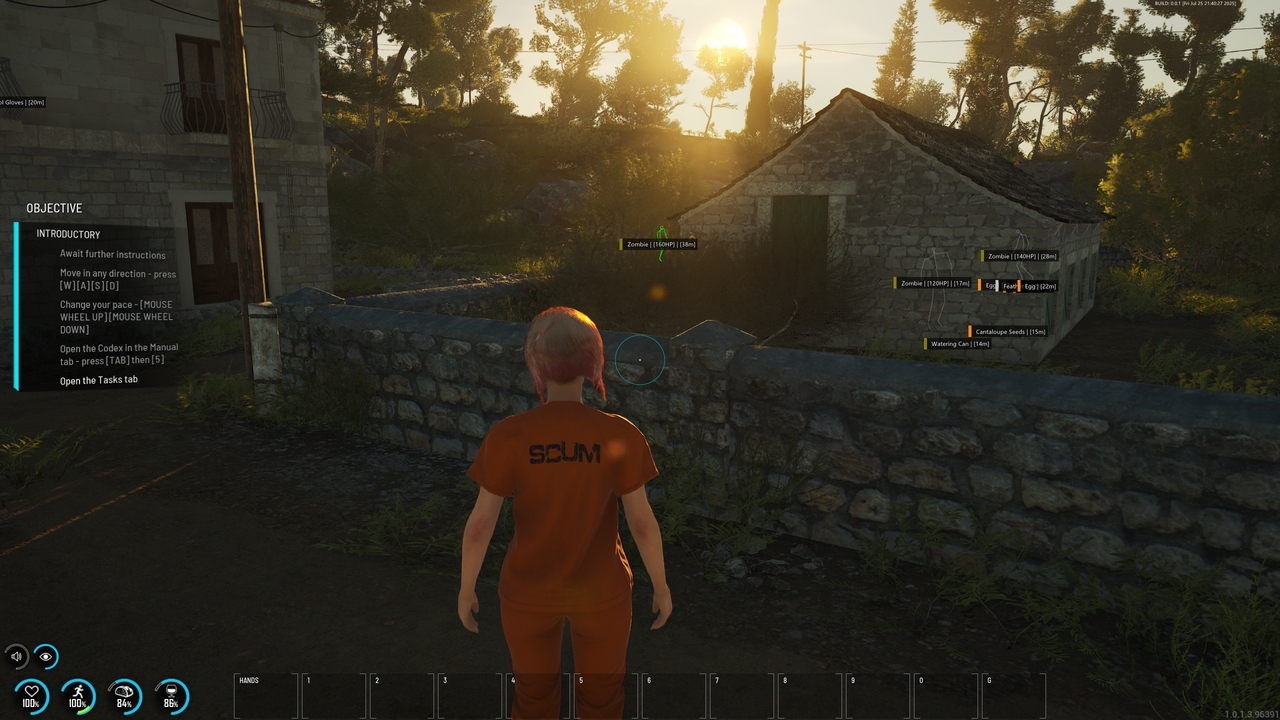Image resolution: width=1280 pixels, height=720 pixels.
Task: Check the hydration glass indicator at 86%
Action: point(170,695)
